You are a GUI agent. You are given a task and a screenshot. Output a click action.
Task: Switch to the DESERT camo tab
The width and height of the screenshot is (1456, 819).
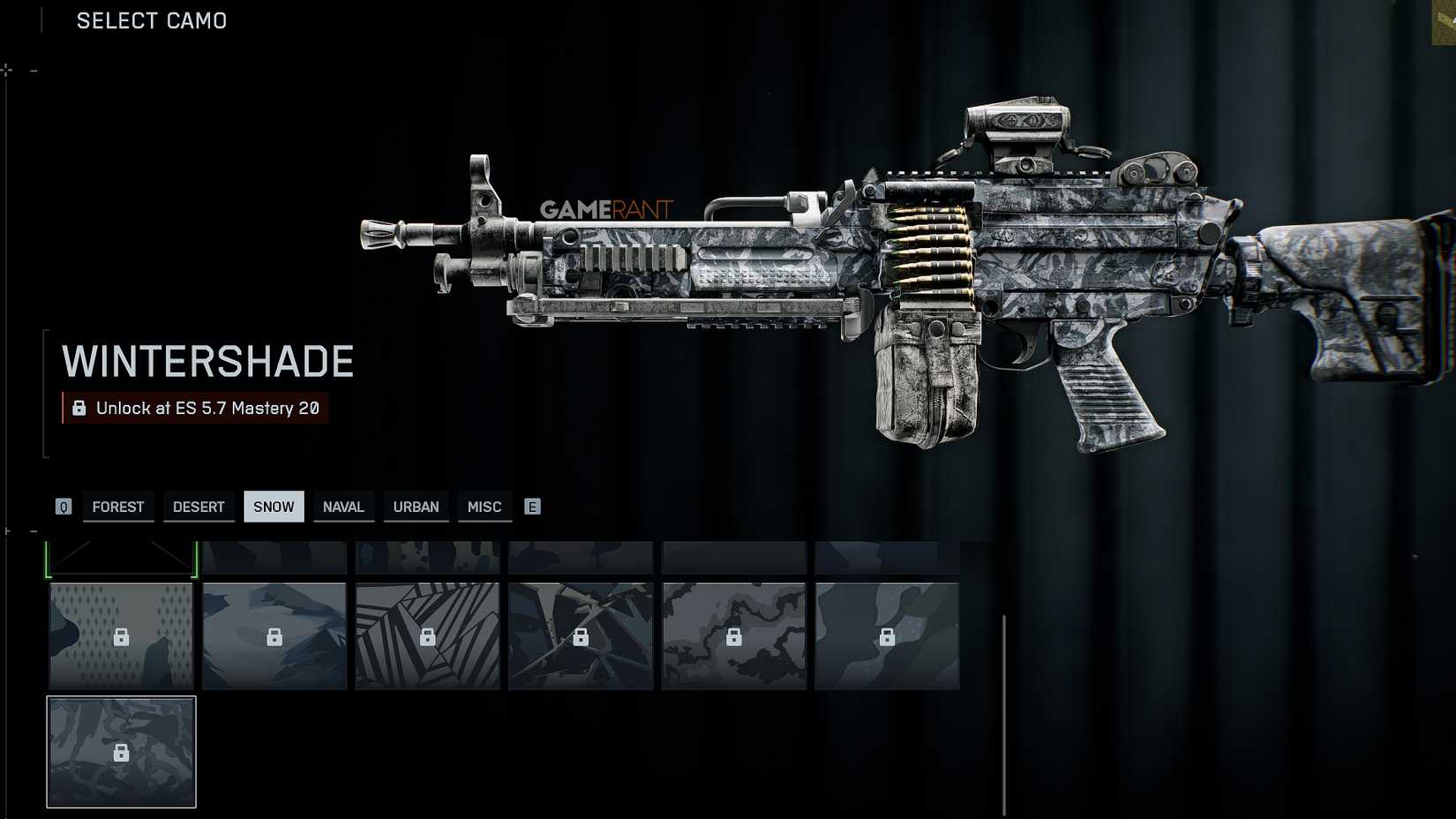coord(199,506)
